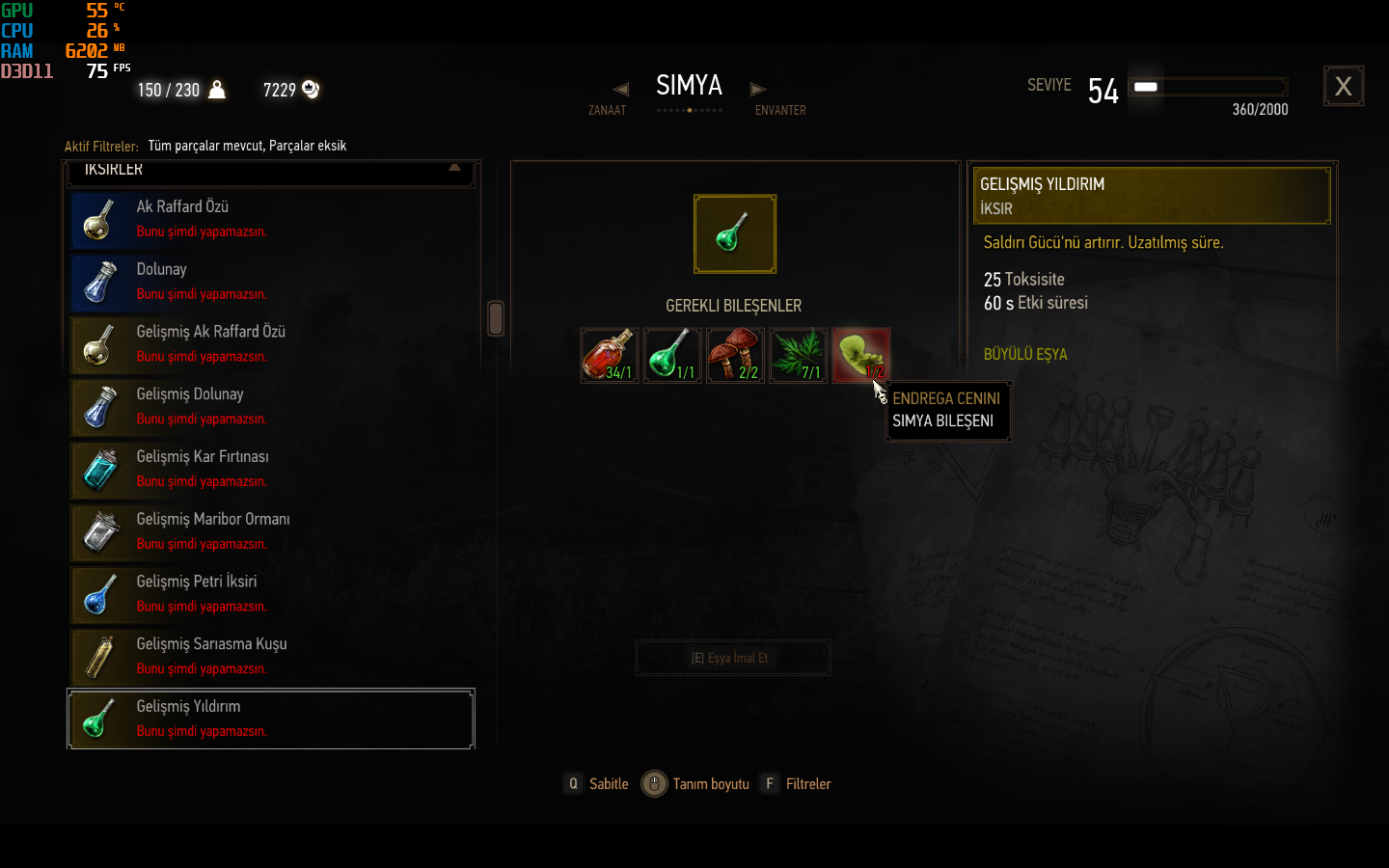Click the Eşya İmal Et craft button
This screenshot has height=868, width=1389.
coord(732,658)
